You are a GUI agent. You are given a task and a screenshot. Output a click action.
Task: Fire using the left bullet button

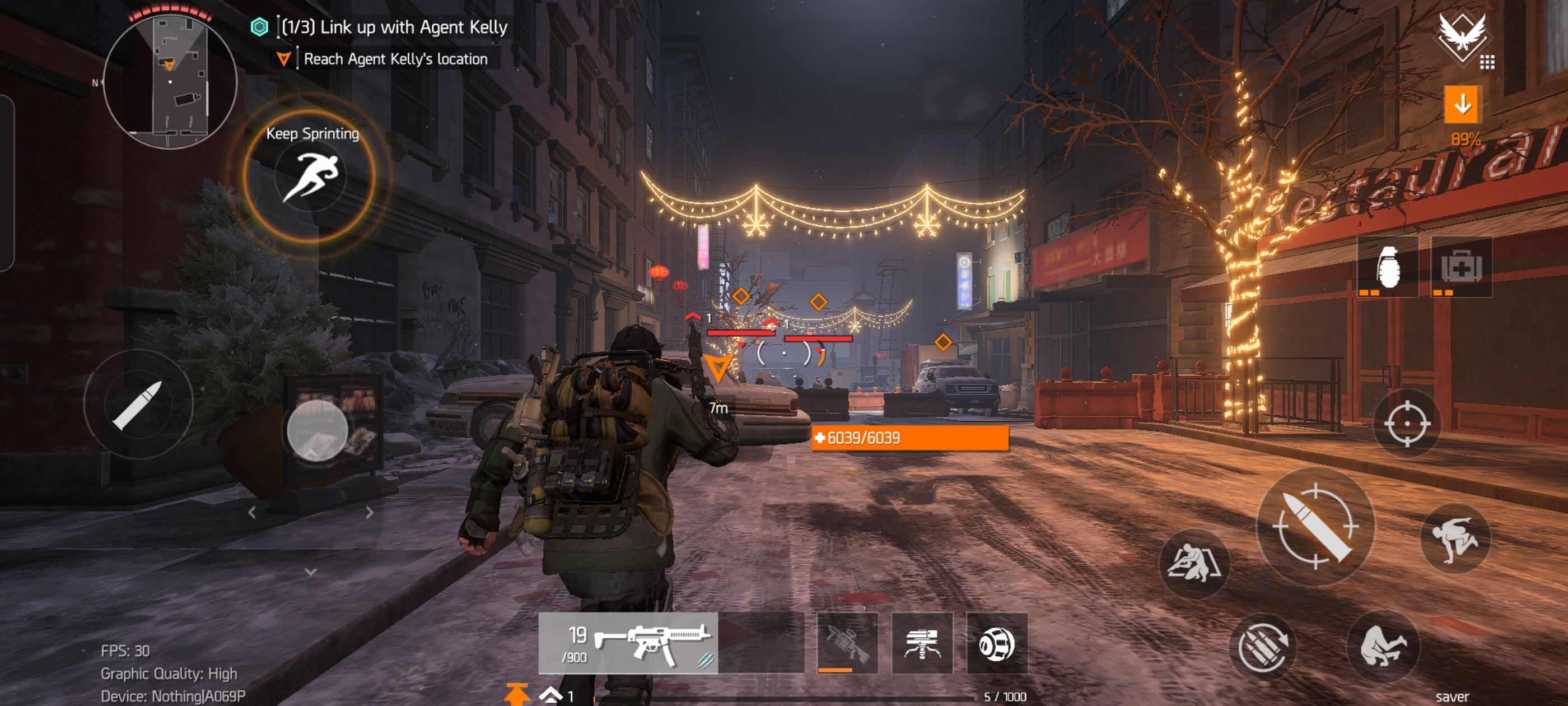click(x=138, y=405)
